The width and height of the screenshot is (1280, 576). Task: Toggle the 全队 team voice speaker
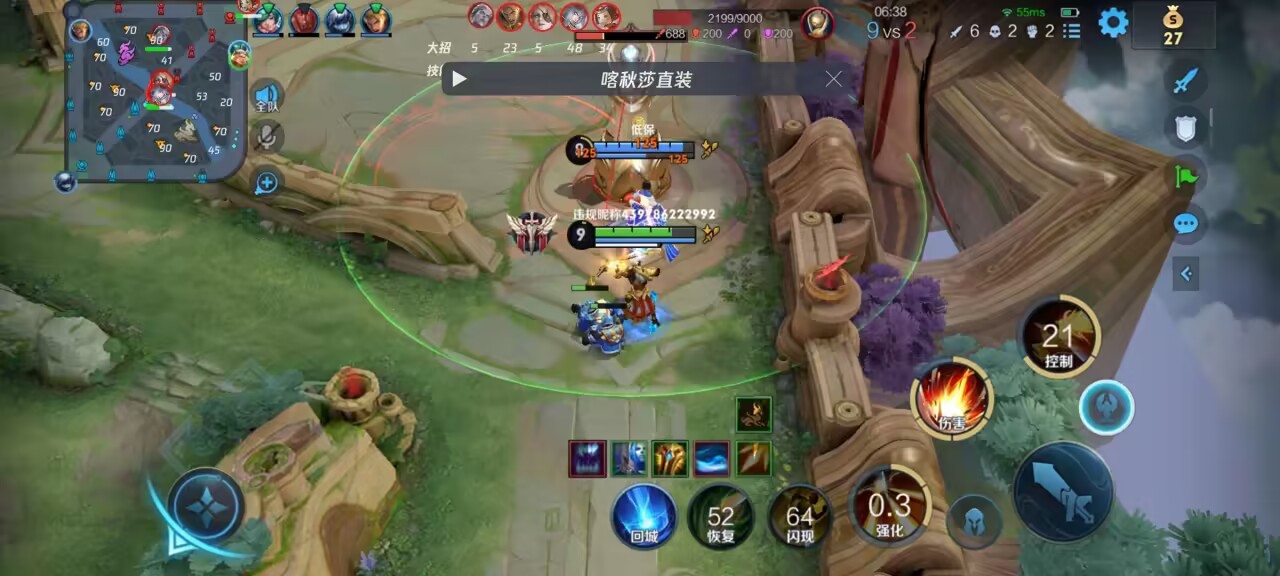tap(266, 96)
